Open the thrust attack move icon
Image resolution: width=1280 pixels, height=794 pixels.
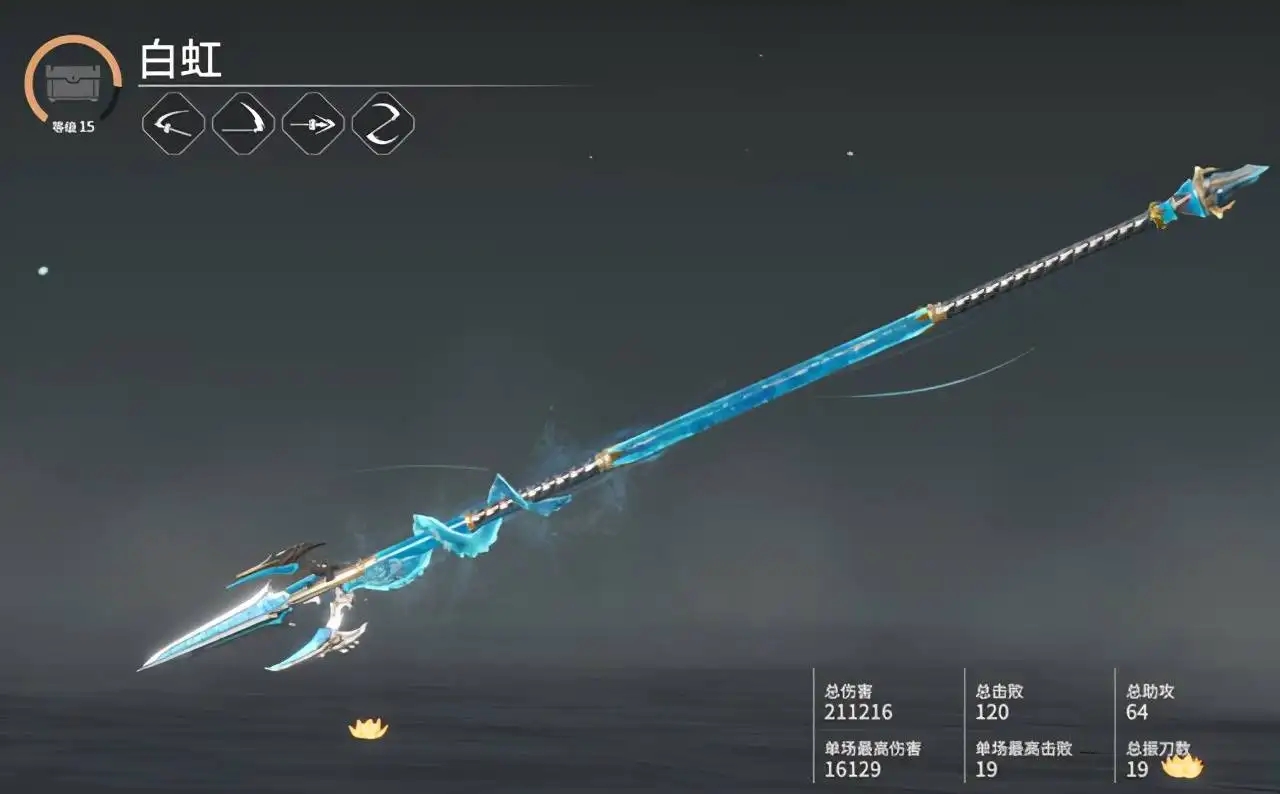(314, 125)
